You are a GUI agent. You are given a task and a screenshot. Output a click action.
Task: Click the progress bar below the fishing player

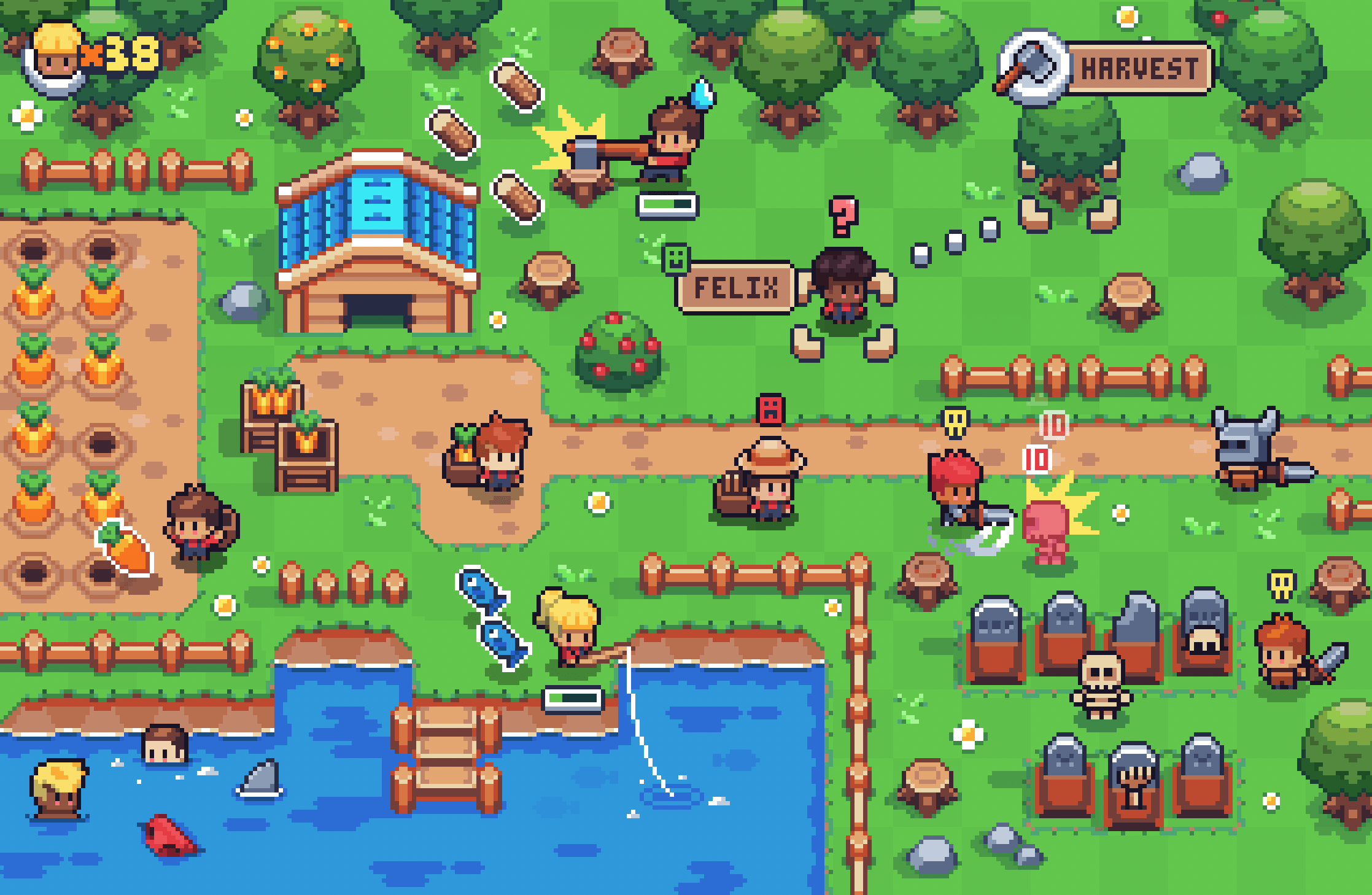[x=570, y=701]
